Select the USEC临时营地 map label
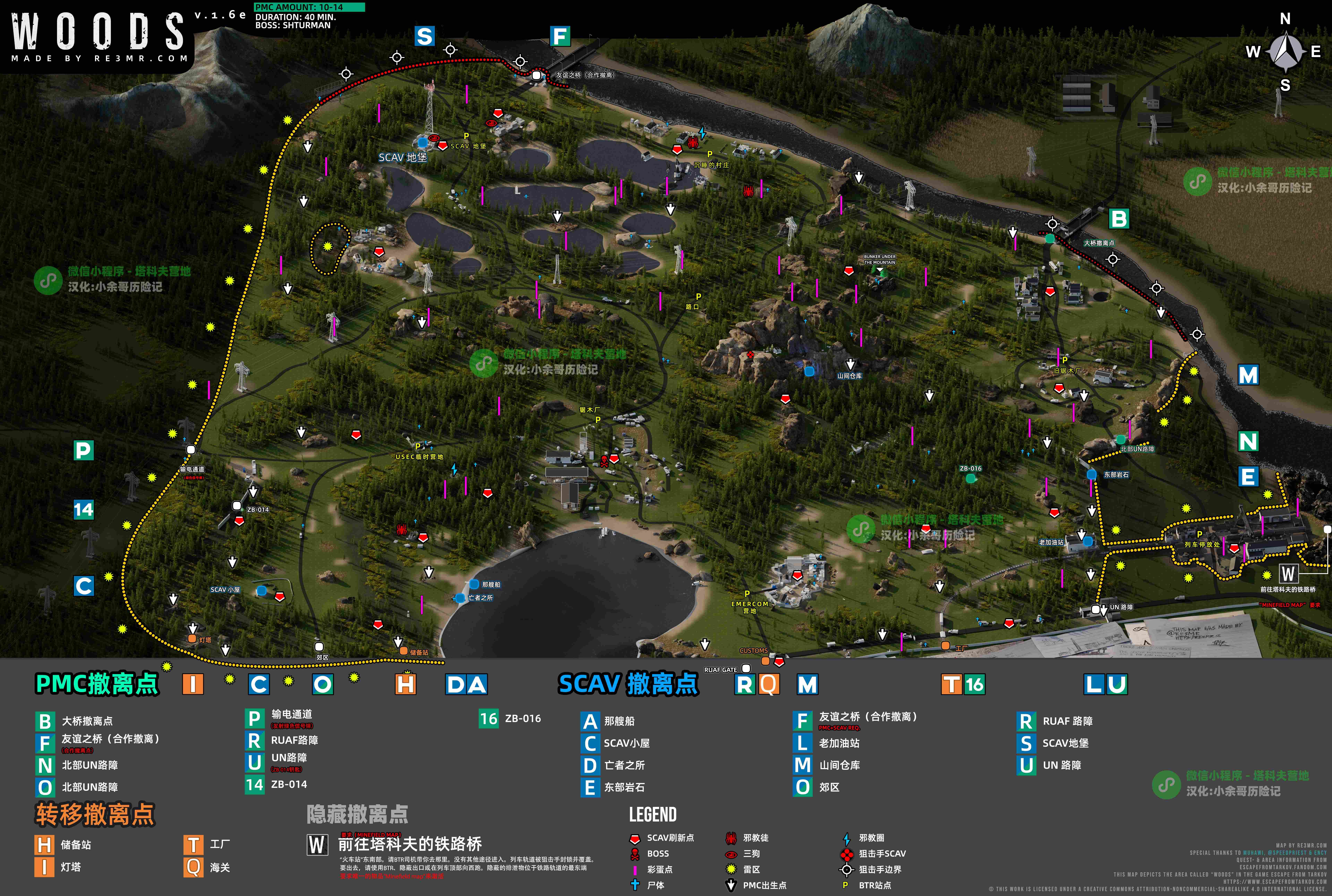This screenshot has width=1332, height=896. click(x=419, y=456)
